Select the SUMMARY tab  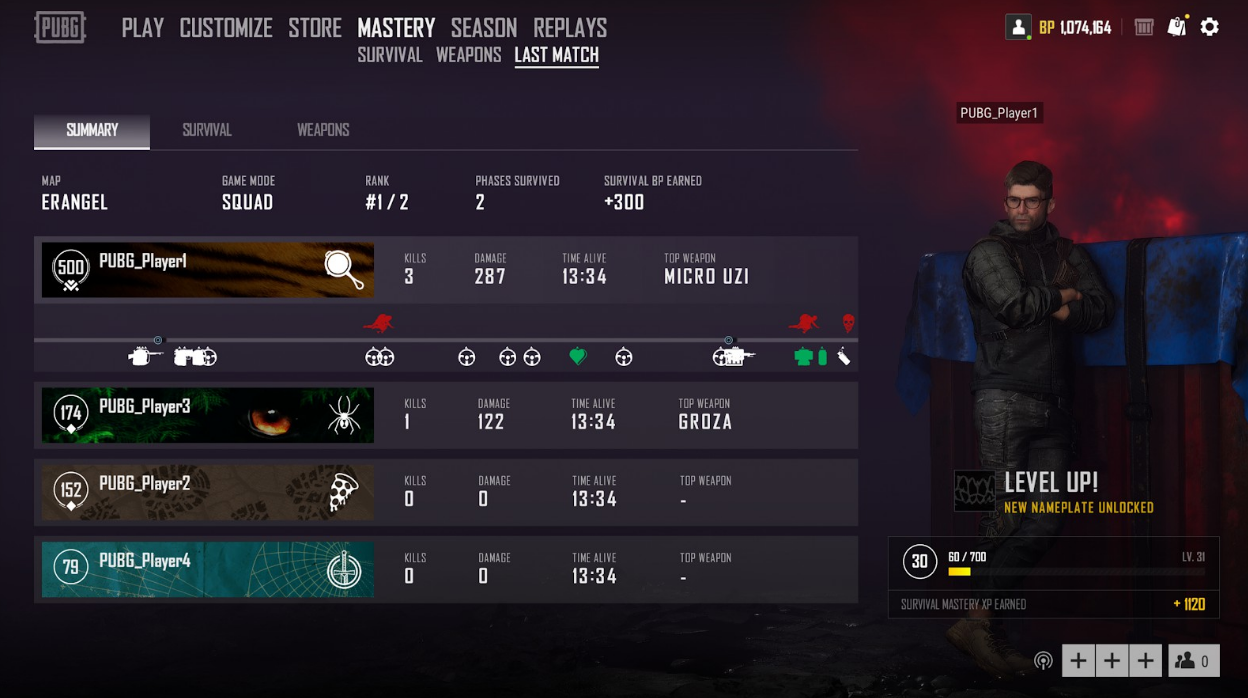coord(92,130)
